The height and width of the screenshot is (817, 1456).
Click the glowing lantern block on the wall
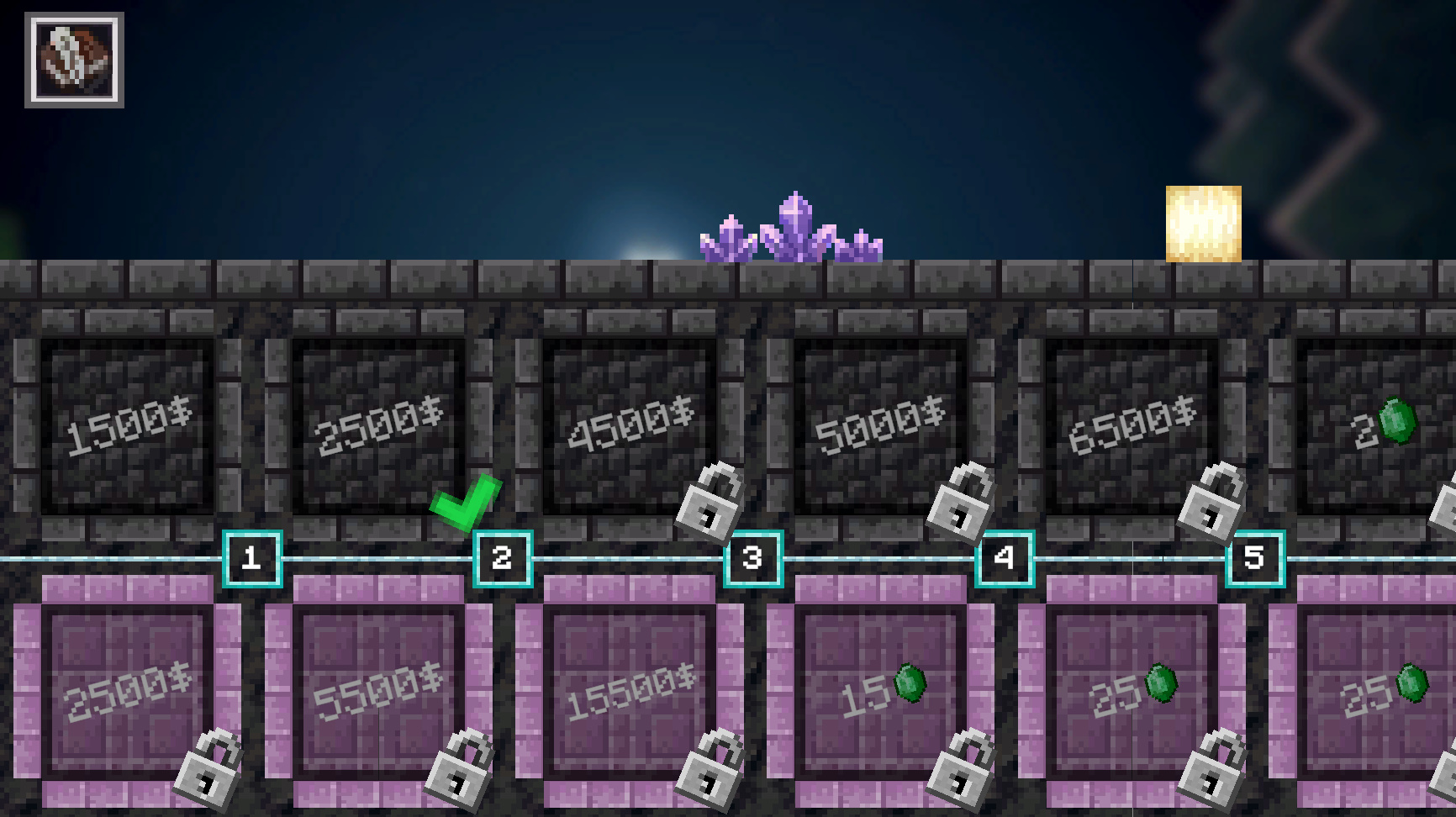click(1202, 223)
